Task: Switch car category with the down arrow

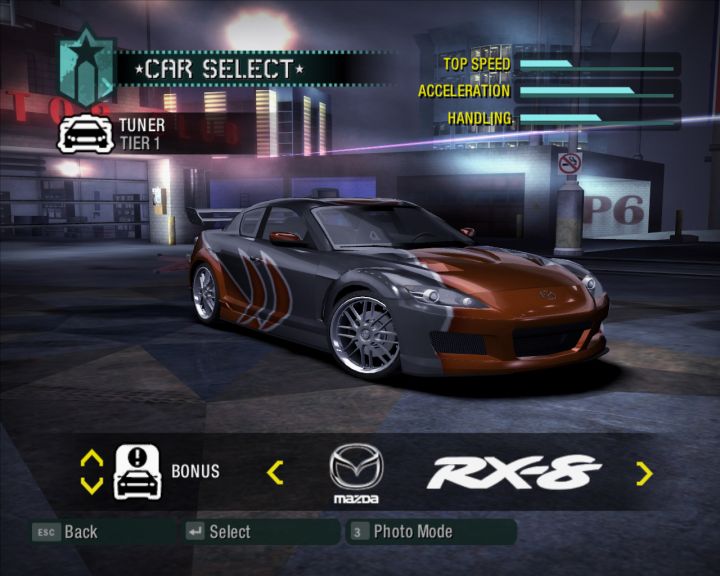Action: coord(91,485)
